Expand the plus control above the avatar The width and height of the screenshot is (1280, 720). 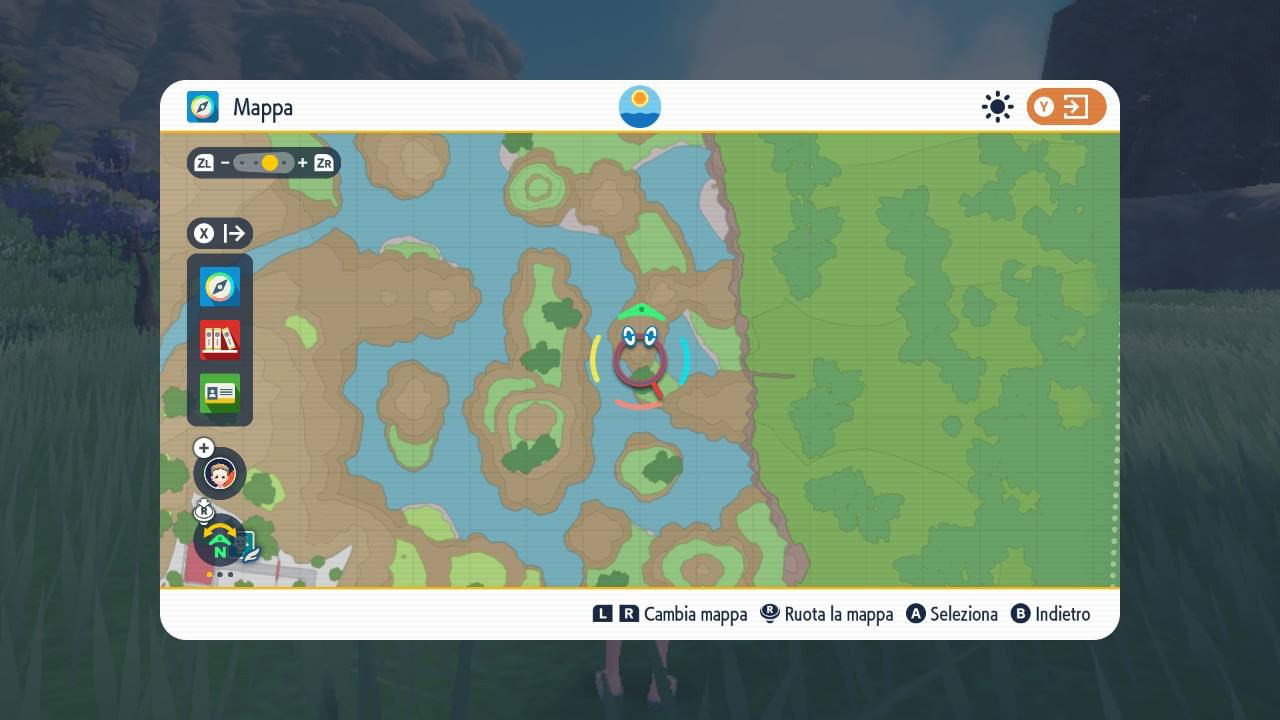point(203,448)
